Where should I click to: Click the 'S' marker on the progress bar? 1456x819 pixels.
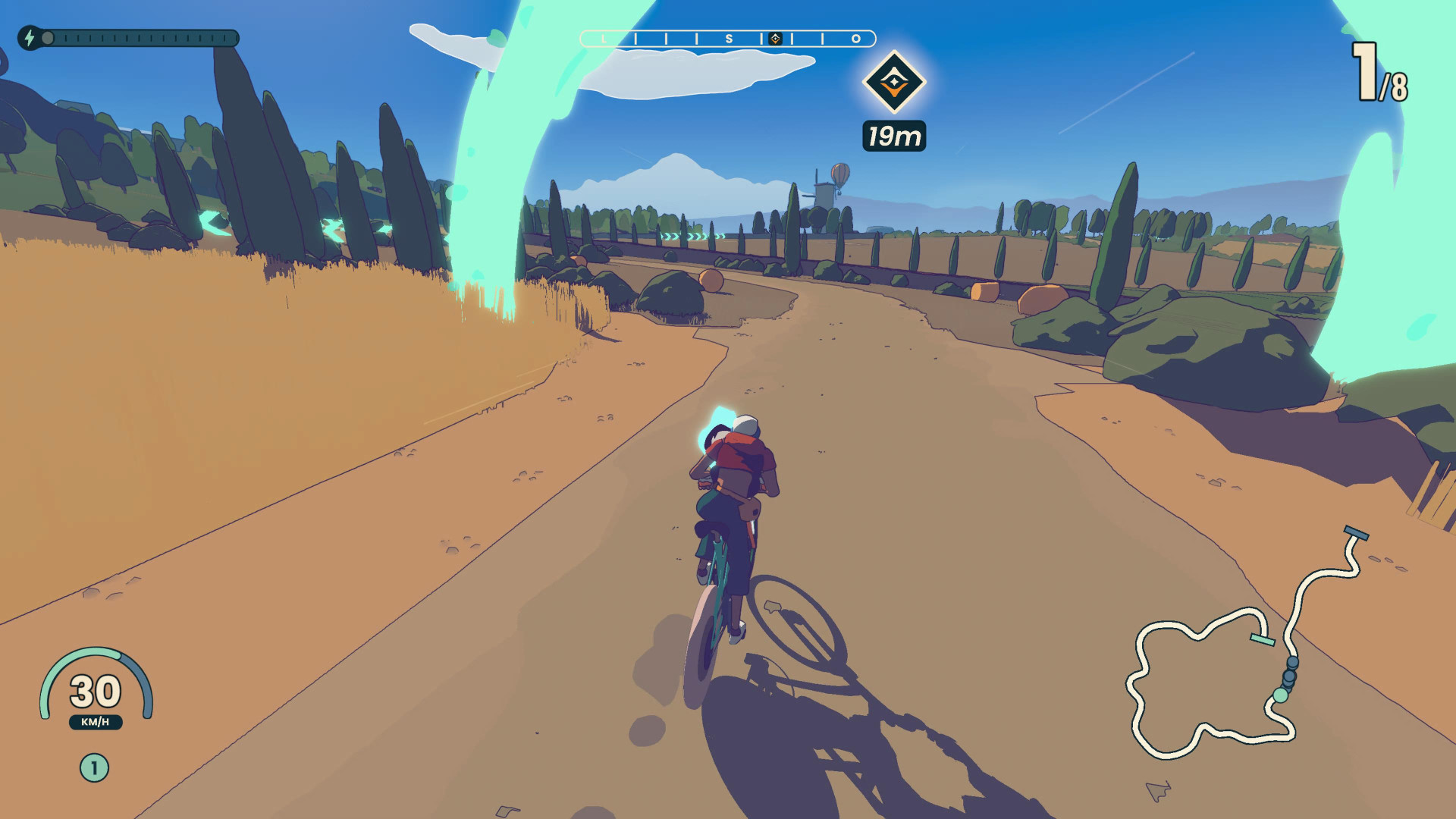(x=730, y=38)
